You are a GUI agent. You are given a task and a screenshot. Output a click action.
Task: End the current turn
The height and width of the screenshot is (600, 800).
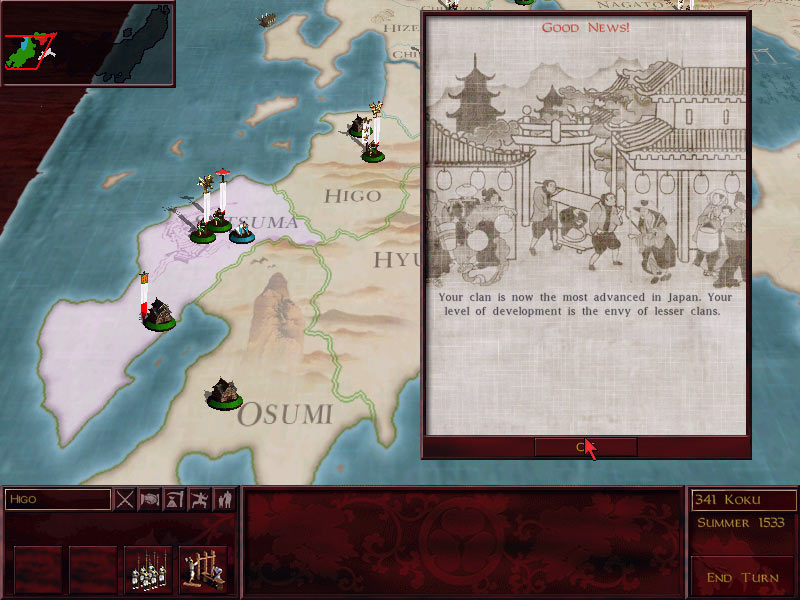pyautogui.click(x=742, y=577)
